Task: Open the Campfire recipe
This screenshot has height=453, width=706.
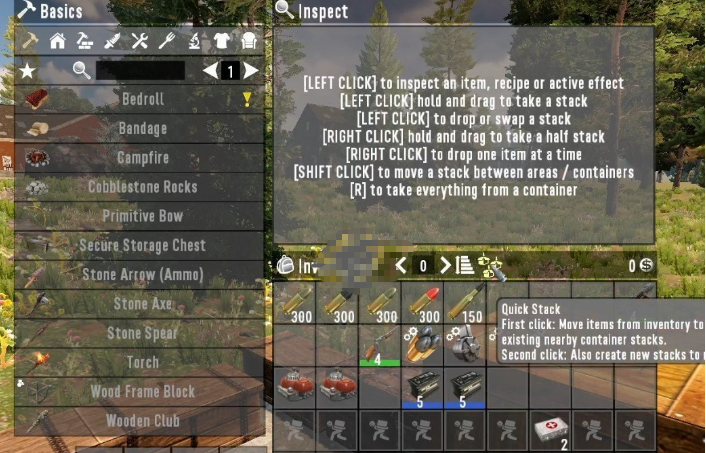Action: [x=143, y=158]
